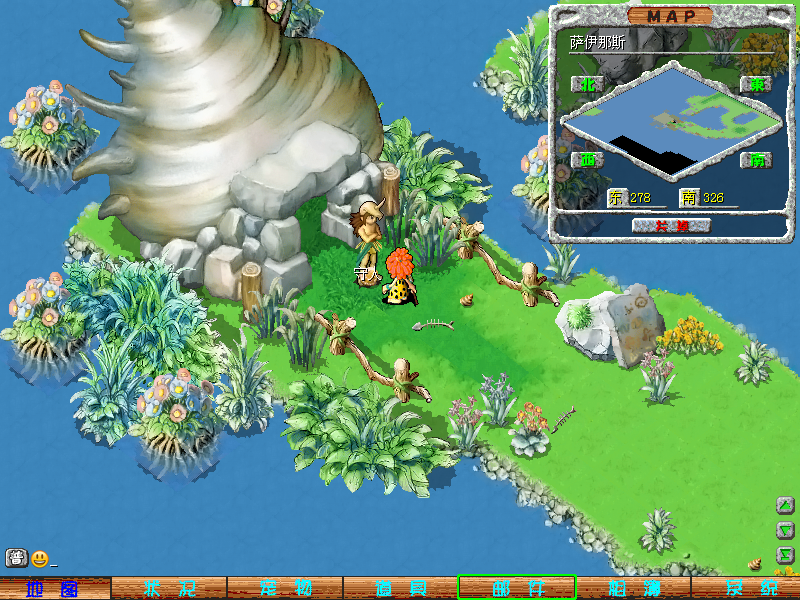Image resolution: width=800 pixels, height=600 pixels.
Task: Open the 道具 (Items) menu
Action: [x=400, y=588]
